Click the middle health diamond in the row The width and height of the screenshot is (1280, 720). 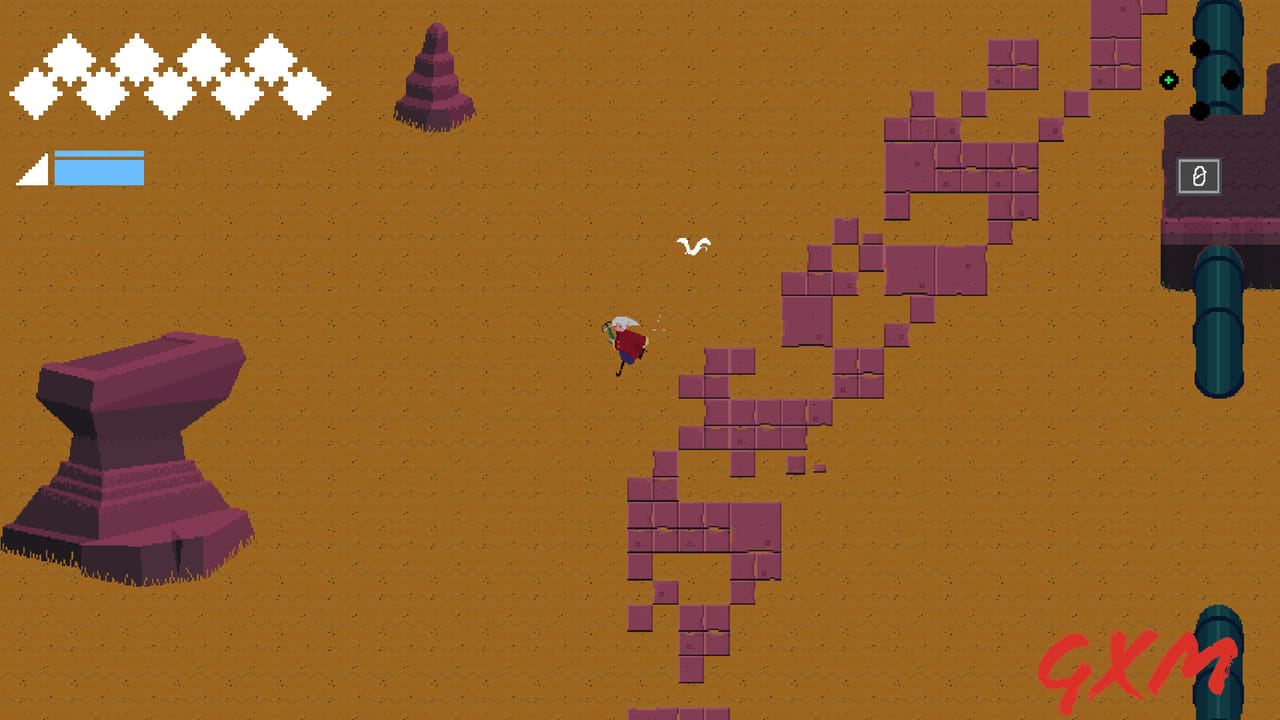click(172, 94)
